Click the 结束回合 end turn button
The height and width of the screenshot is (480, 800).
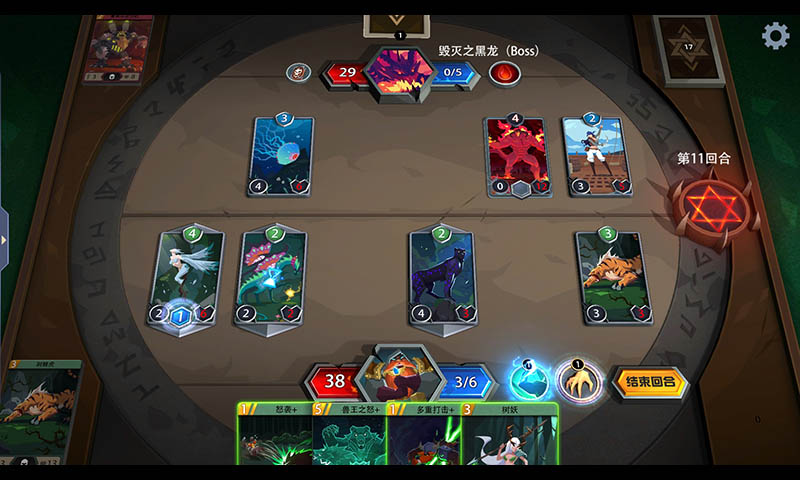(x=651, y=382)
